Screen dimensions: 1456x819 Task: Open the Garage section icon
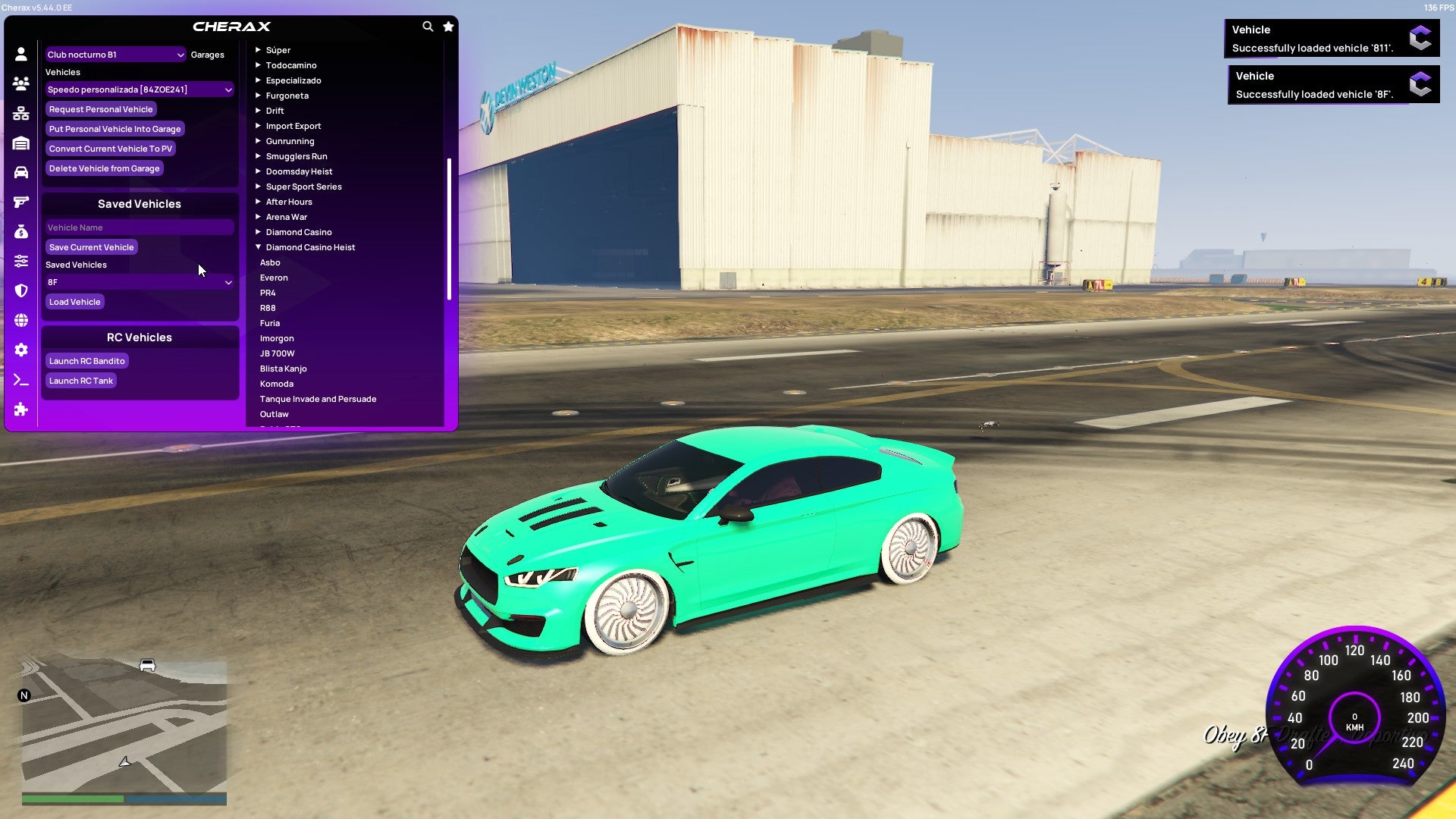(20, 142)
